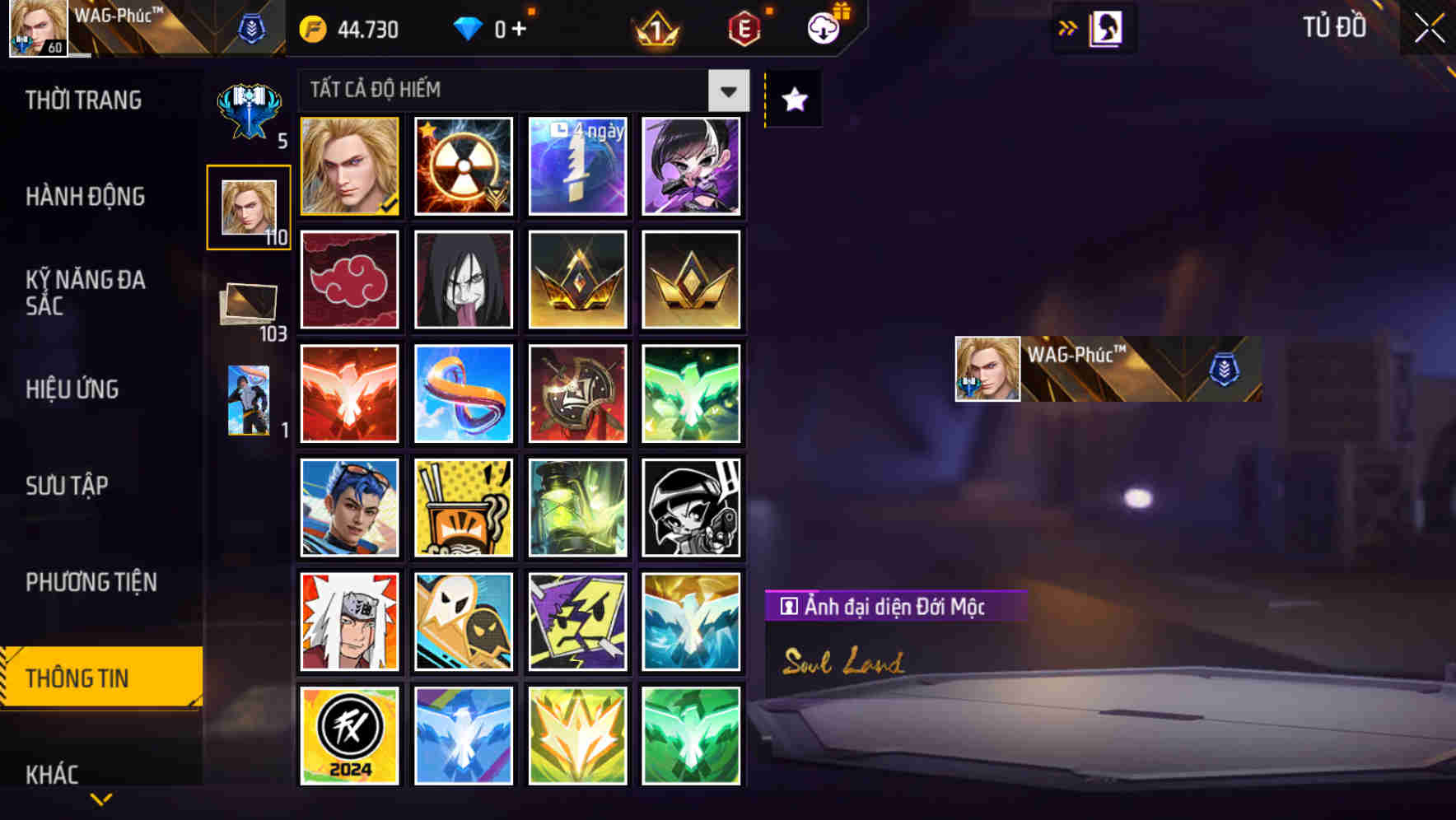Screen dimensions: 1456x820
Task: Open the double-arrow banner panel at top
Action: click(x=1068, y=27)
